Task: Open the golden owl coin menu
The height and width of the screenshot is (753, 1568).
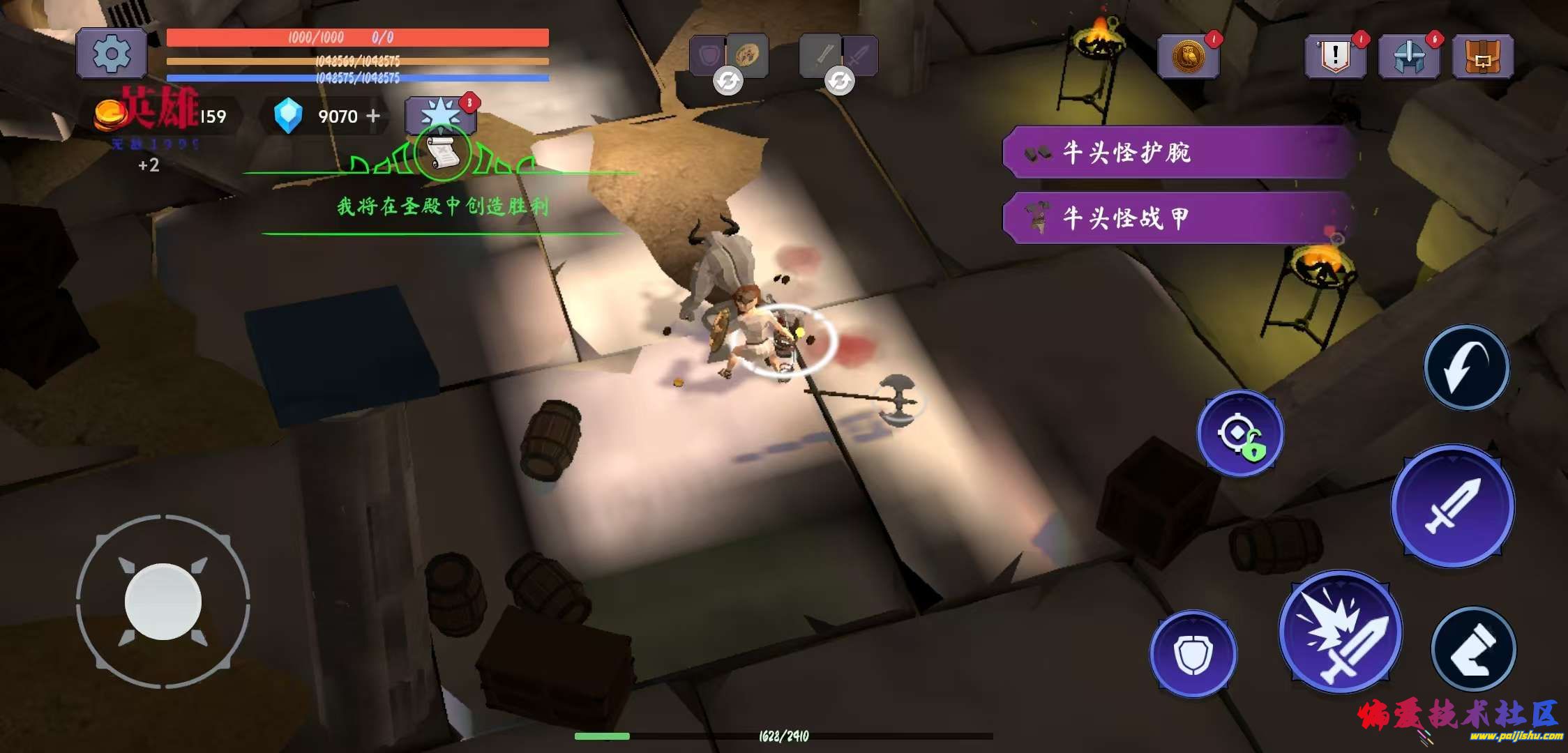Action: (1188, 56)
